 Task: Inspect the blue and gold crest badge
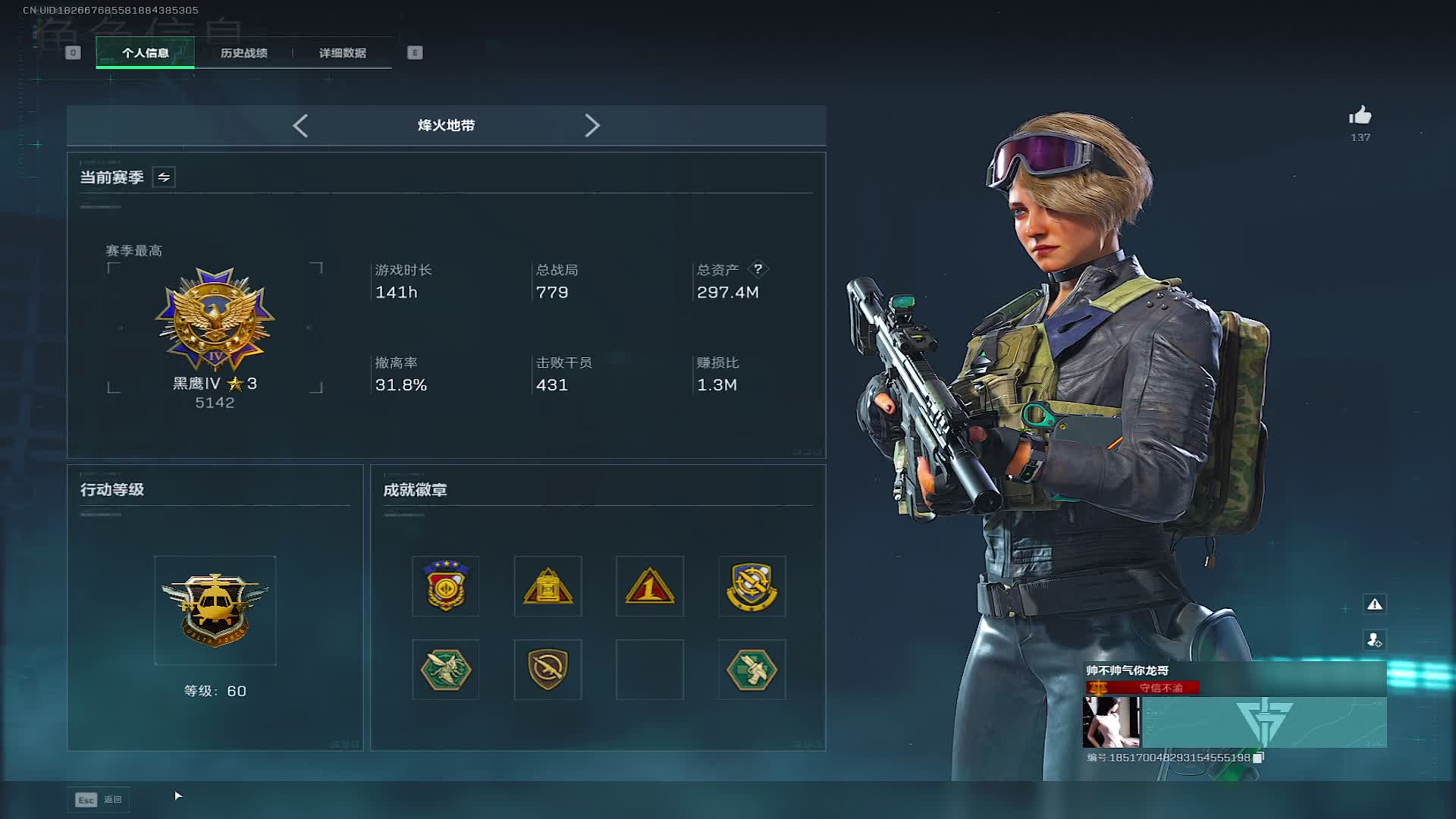[x=752, y=586]
